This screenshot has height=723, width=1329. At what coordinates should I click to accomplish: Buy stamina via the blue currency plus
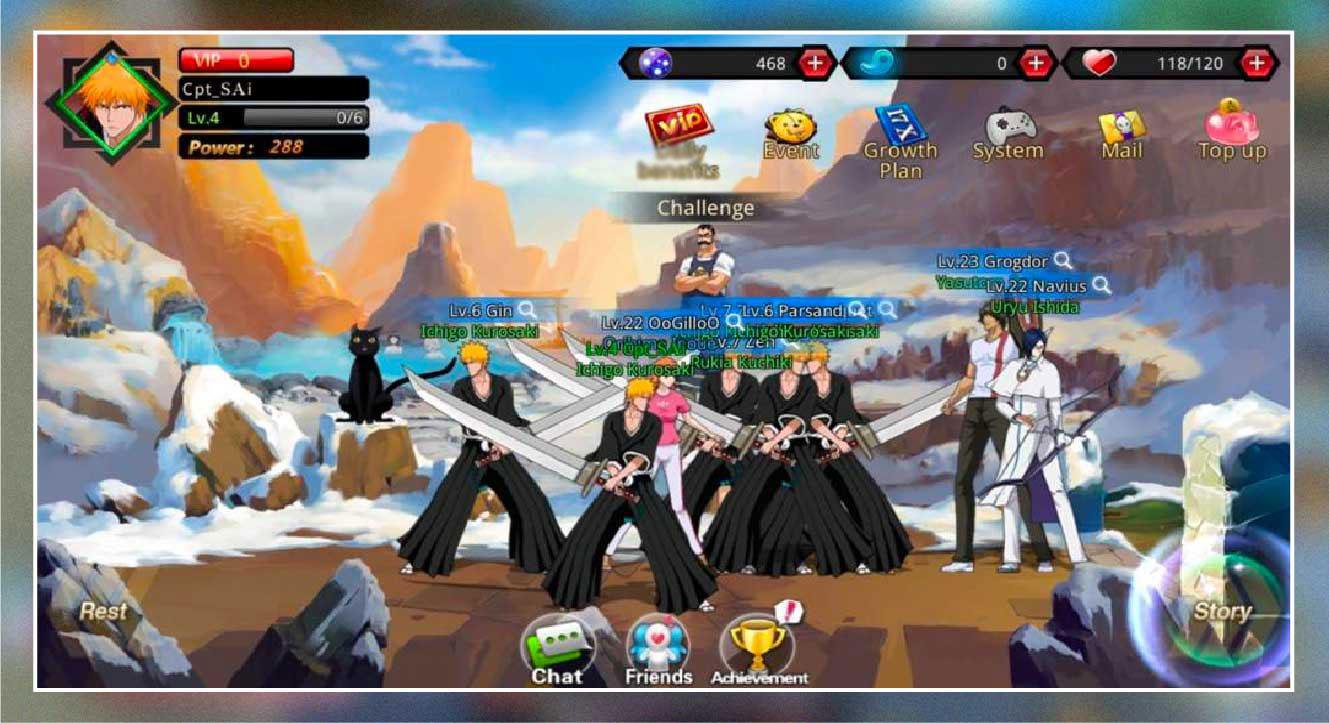coord(1037,62)
